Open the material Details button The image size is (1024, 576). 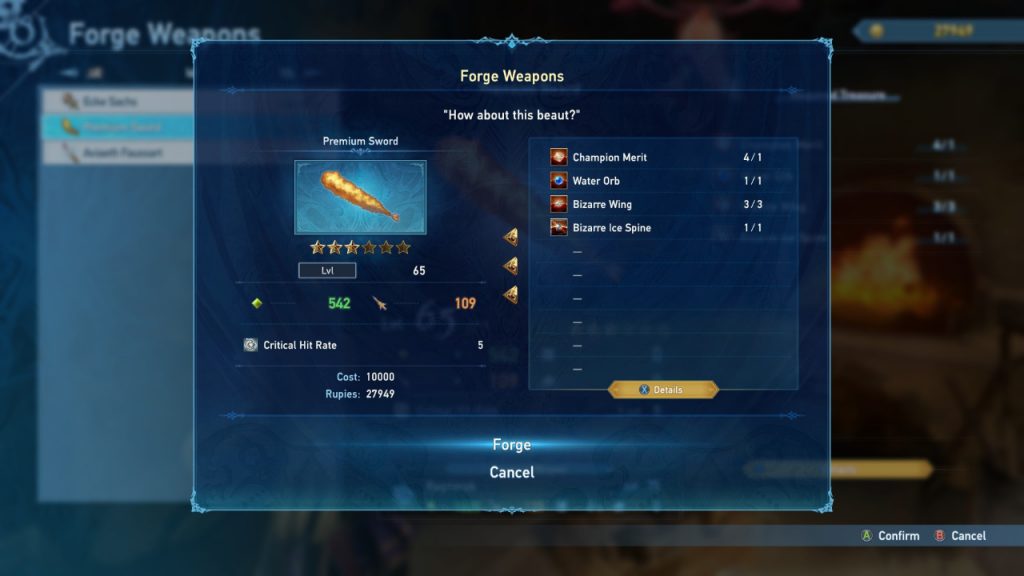[x=663, y=389]
